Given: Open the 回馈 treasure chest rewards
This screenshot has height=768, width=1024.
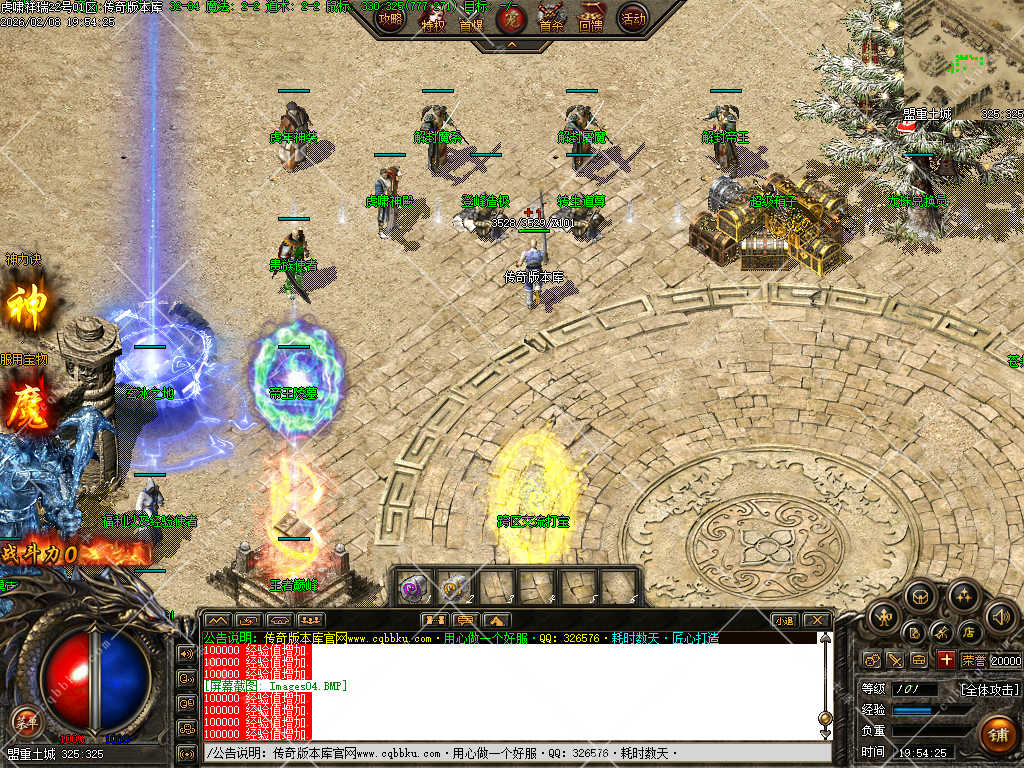Looking at the screenshot, I should coord(591,18).
